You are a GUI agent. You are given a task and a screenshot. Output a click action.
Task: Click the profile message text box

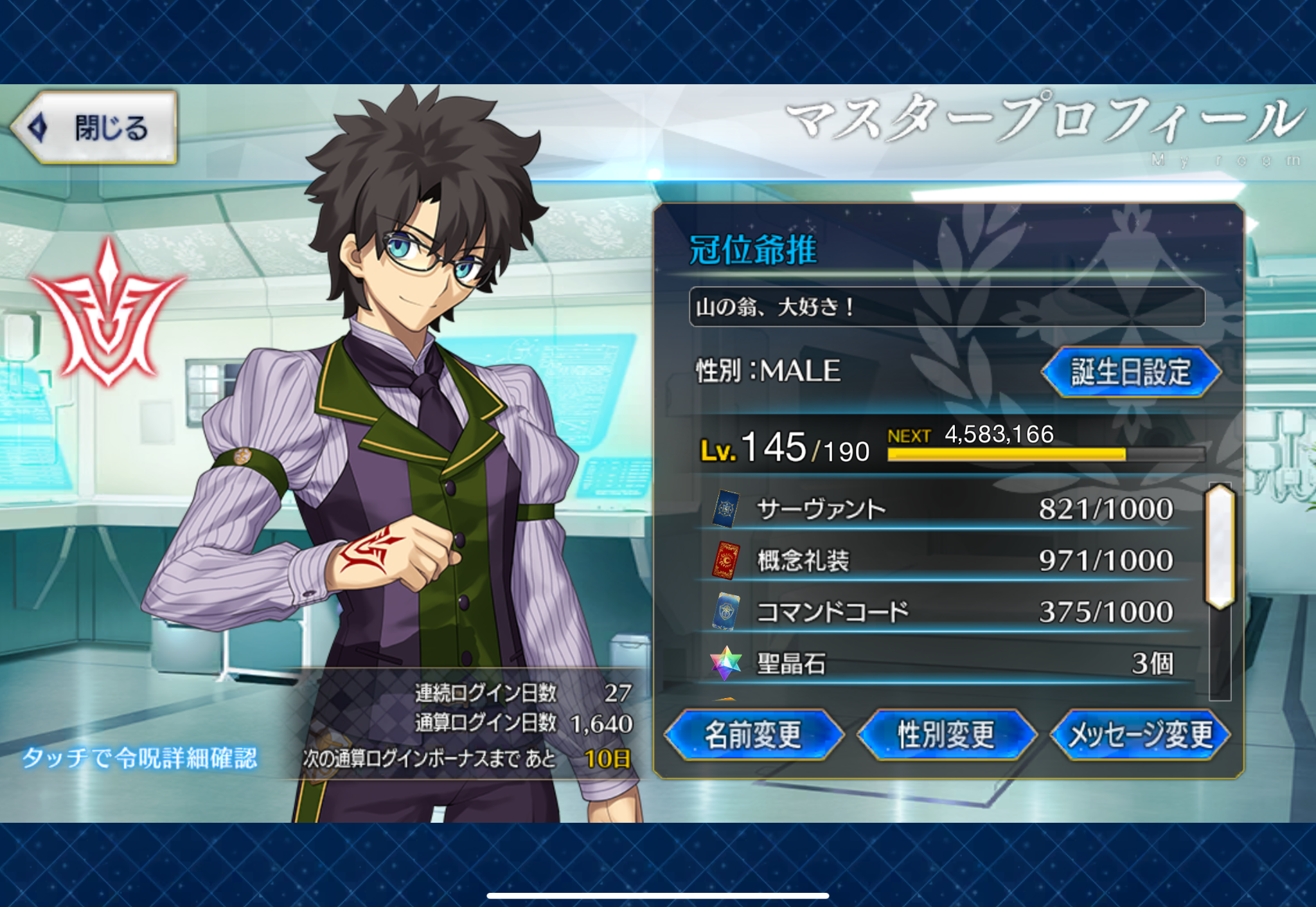pyautogui.click(x=947, y=307)
